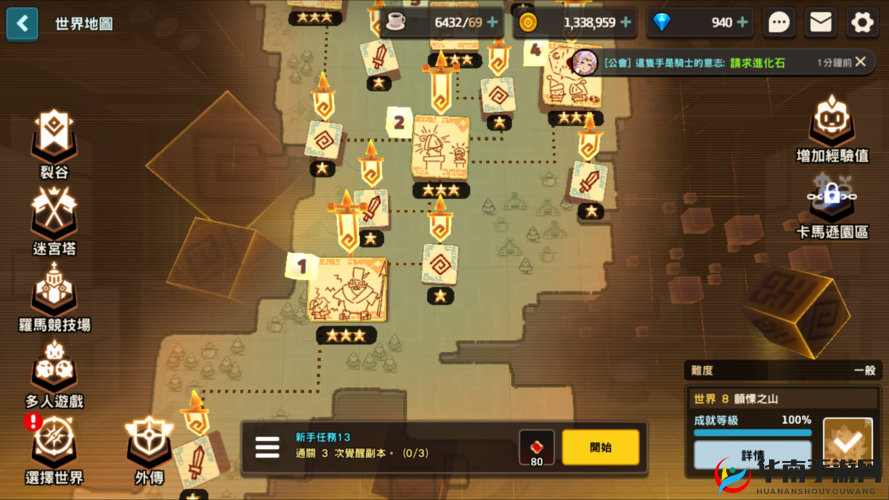This screenshot has width=889, height=500.
Task: Open the mail inbox
Action: (x=821, y=22)
